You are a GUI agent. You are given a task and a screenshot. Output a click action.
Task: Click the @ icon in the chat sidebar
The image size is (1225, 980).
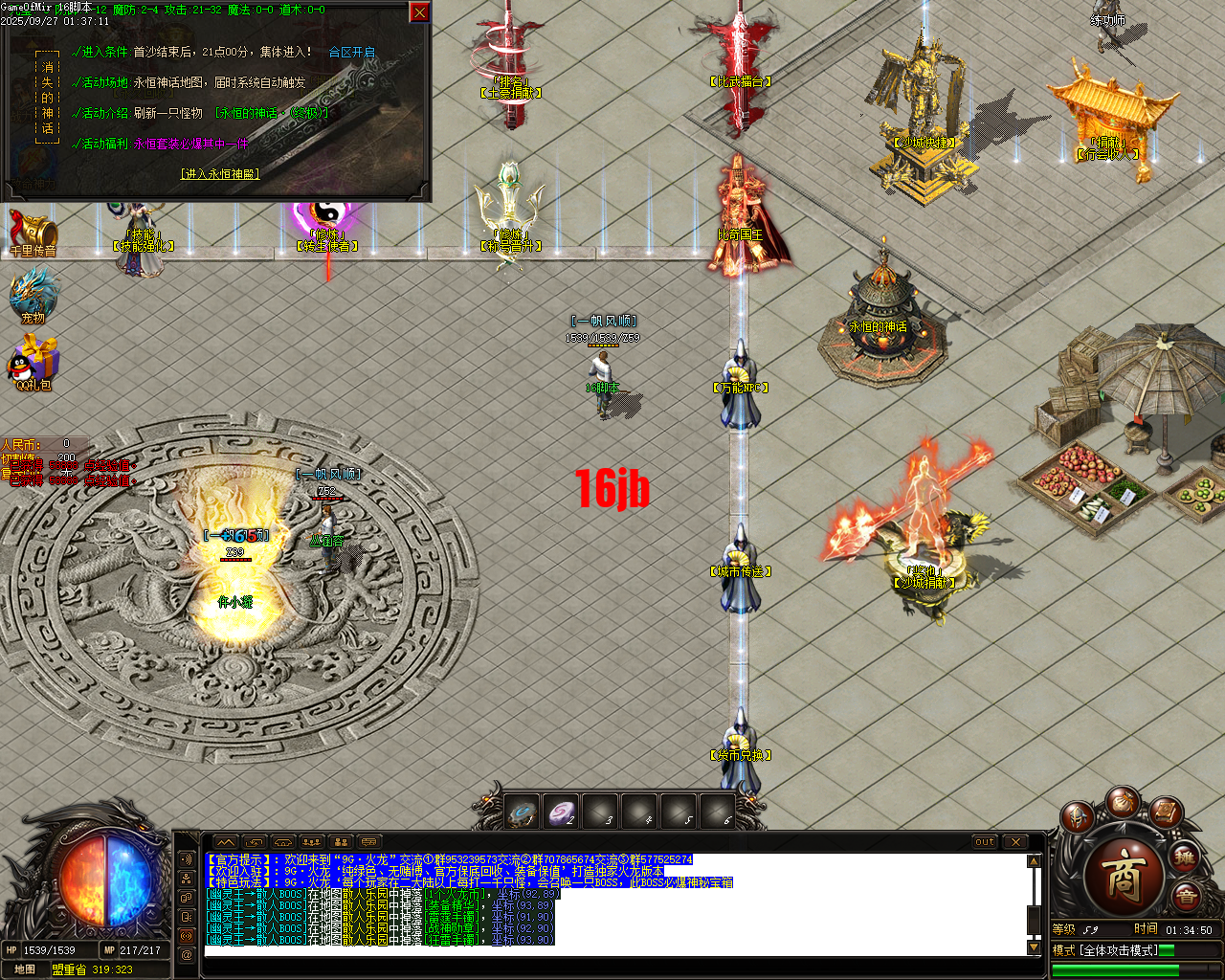coord(185,953)
